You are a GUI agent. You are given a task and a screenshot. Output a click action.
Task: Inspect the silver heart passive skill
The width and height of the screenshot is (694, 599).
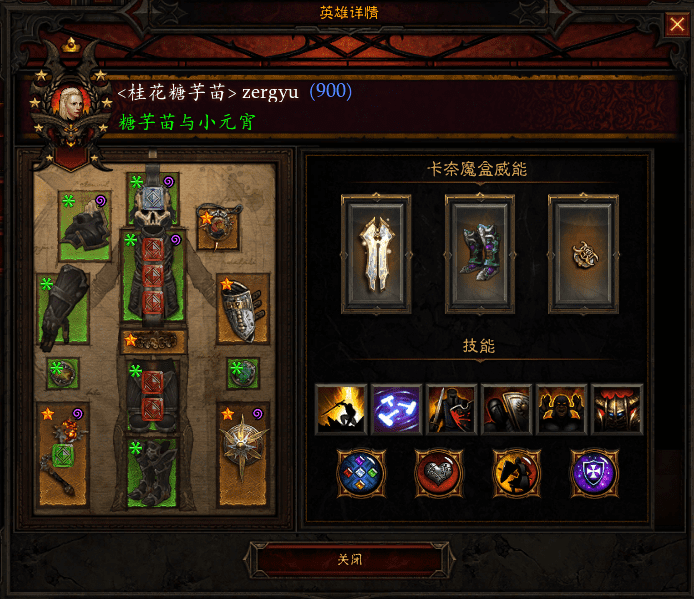pos(440,474)
